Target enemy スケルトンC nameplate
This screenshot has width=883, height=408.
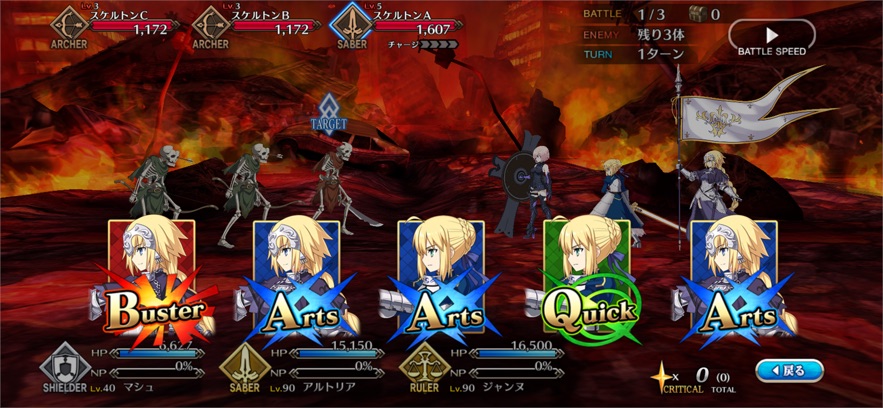click(110, 25)
